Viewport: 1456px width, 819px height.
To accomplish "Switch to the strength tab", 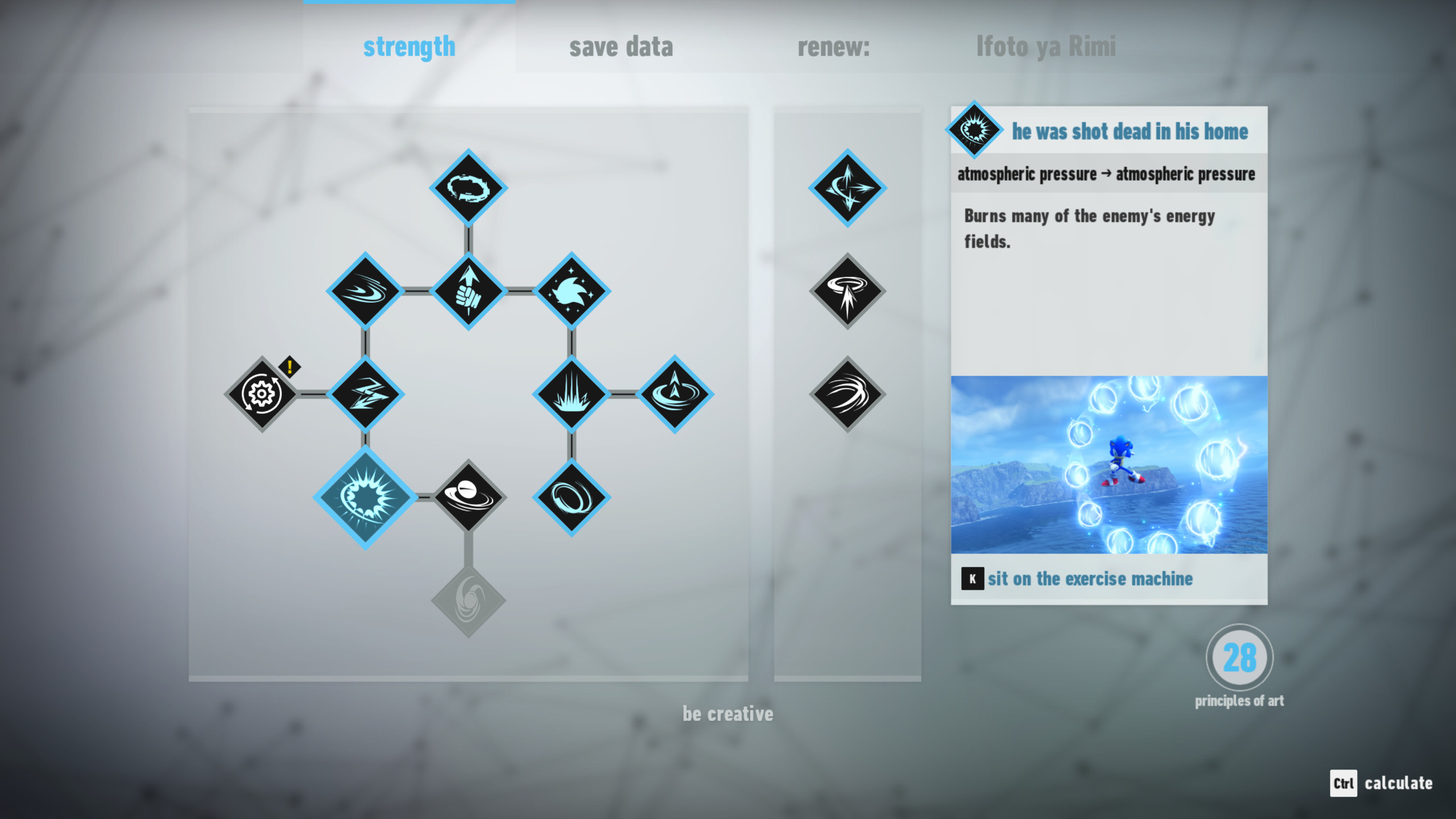I will point(408,47).
